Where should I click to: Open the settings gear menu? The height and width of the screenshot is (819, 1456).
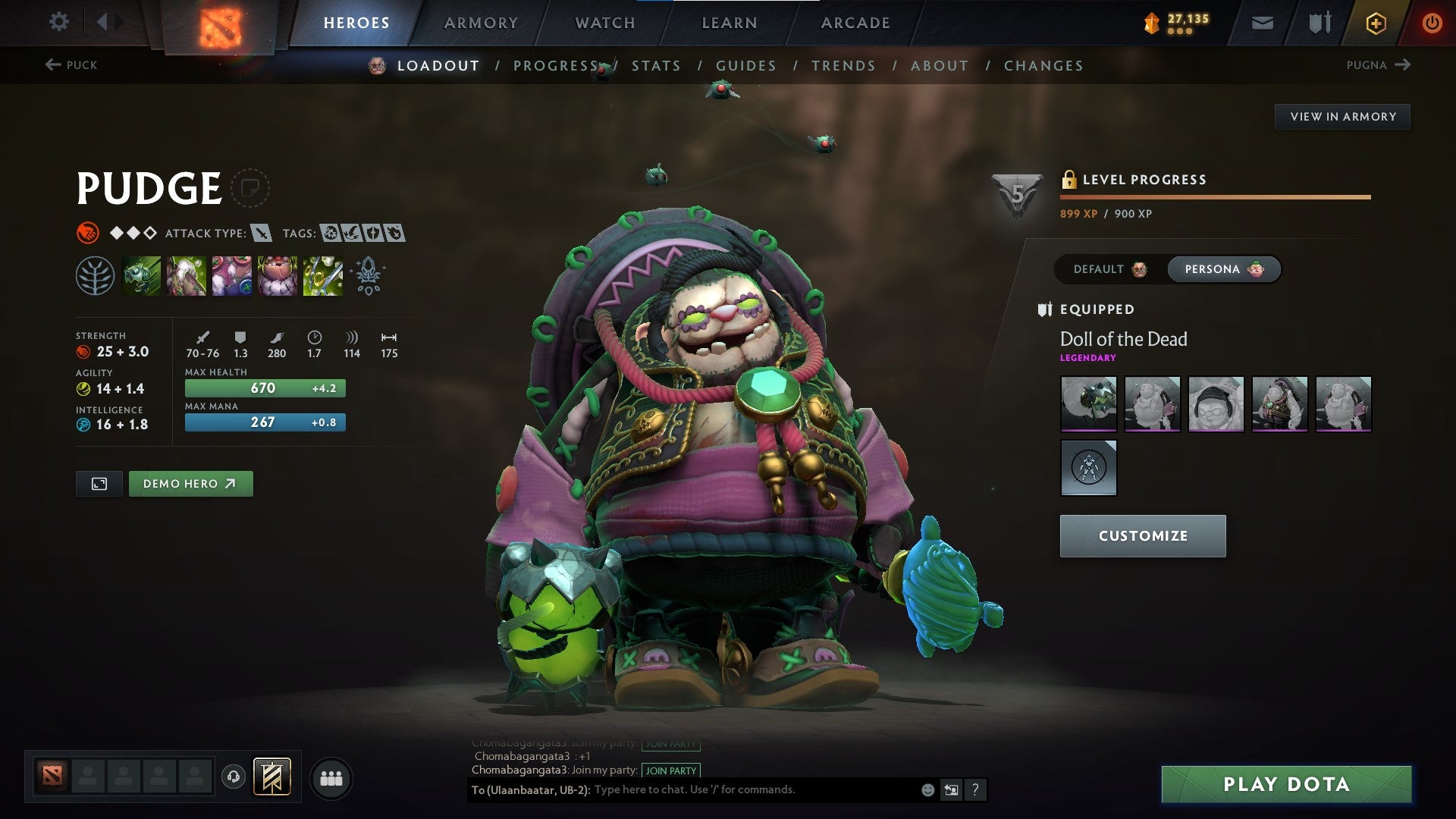tap(58, 22)
